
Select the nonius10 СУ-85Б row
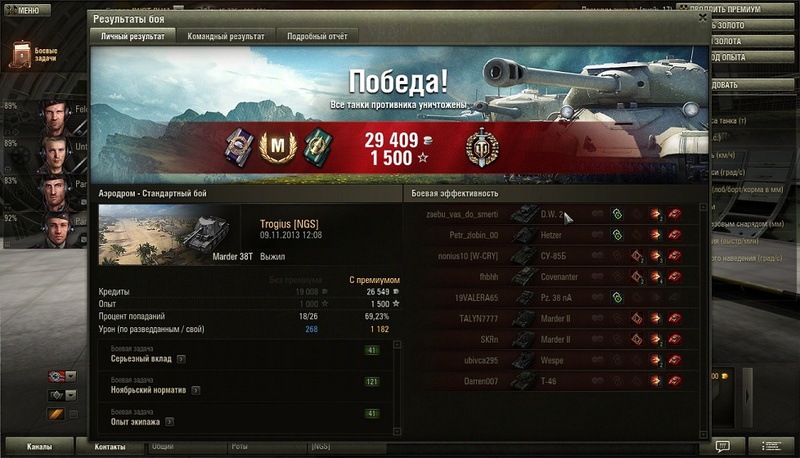point(552,255)
